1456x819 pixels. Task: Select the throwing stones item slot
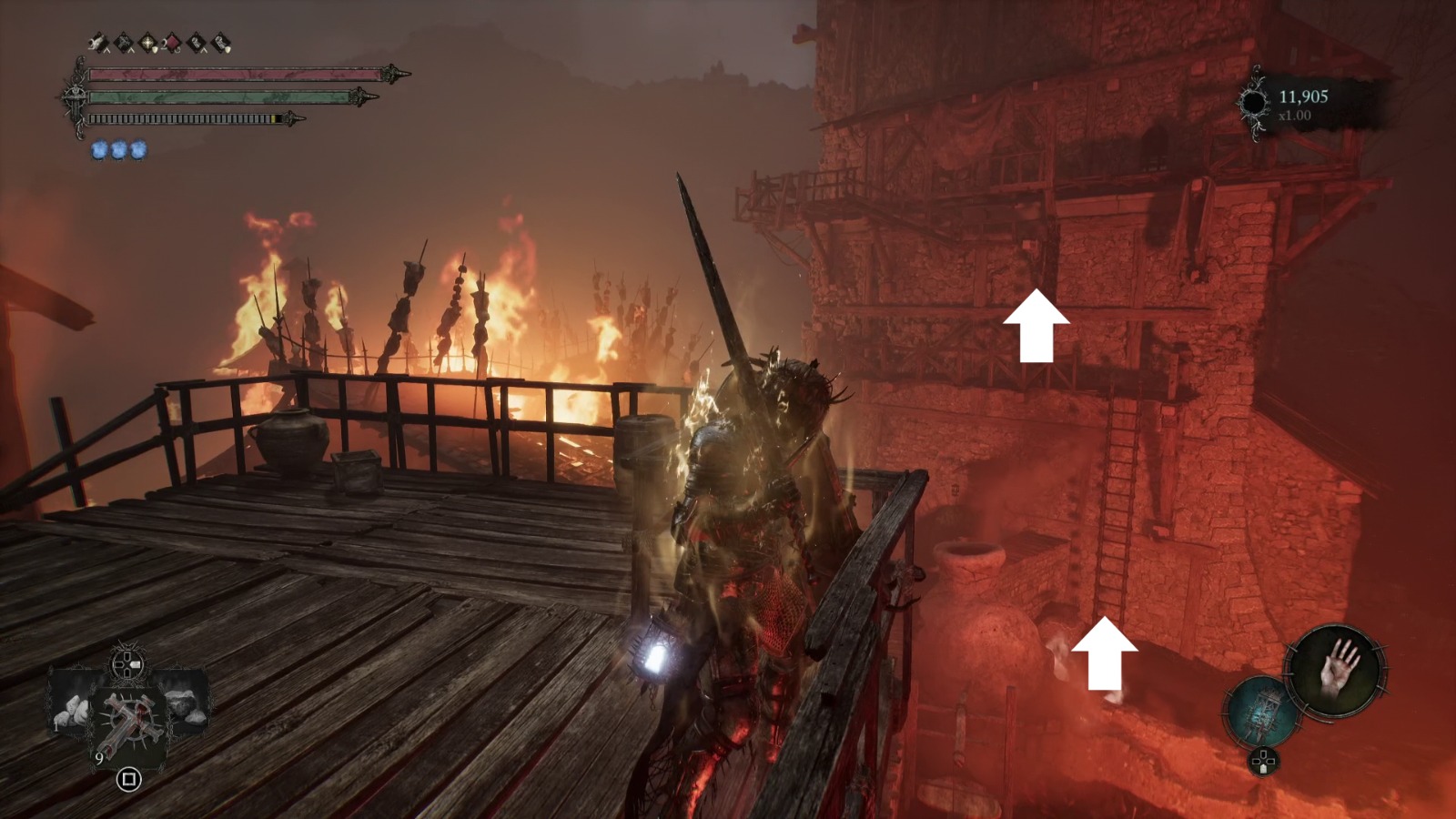[70, 712]
